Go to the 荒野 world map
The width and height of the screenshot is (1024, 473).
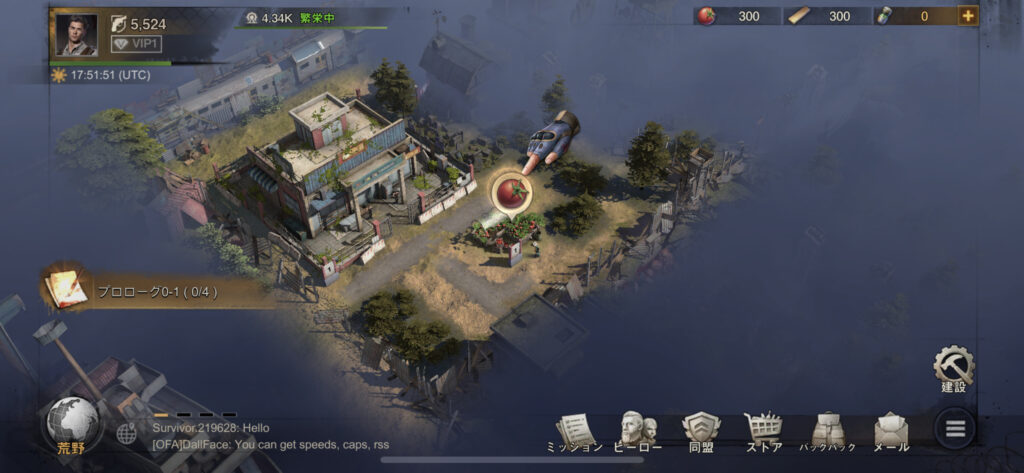[71, 426]
